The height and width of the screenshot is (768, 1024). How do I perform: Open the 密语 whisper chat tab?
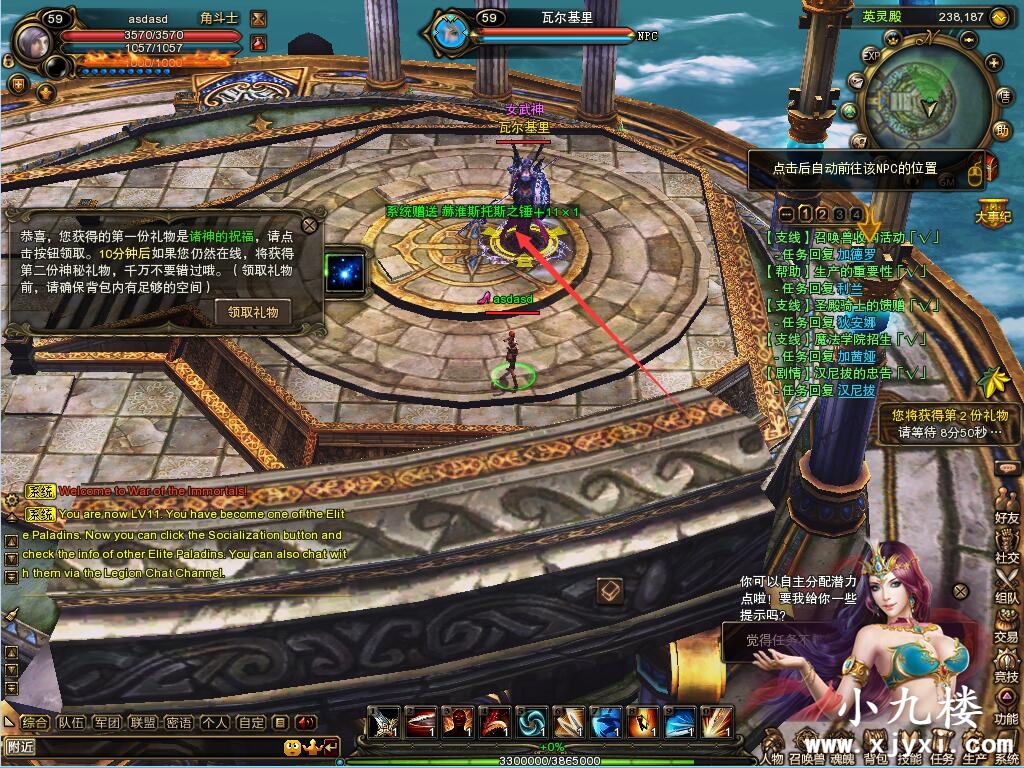178,722
